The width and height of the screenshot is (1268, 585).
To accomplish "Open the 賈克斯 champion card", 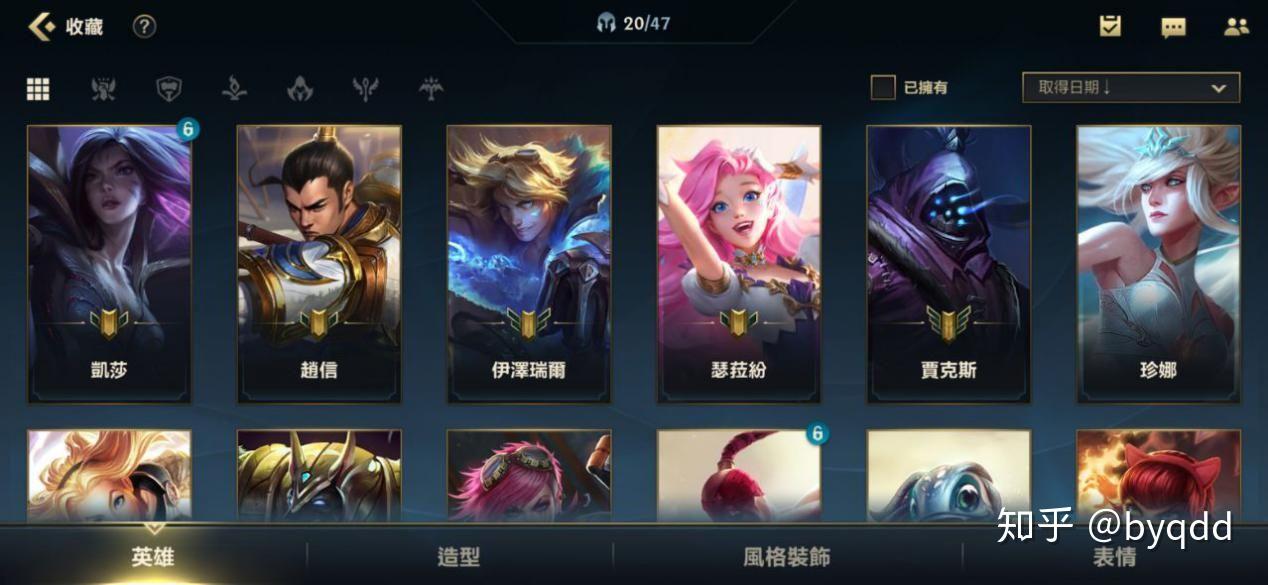I will point(949,264).
